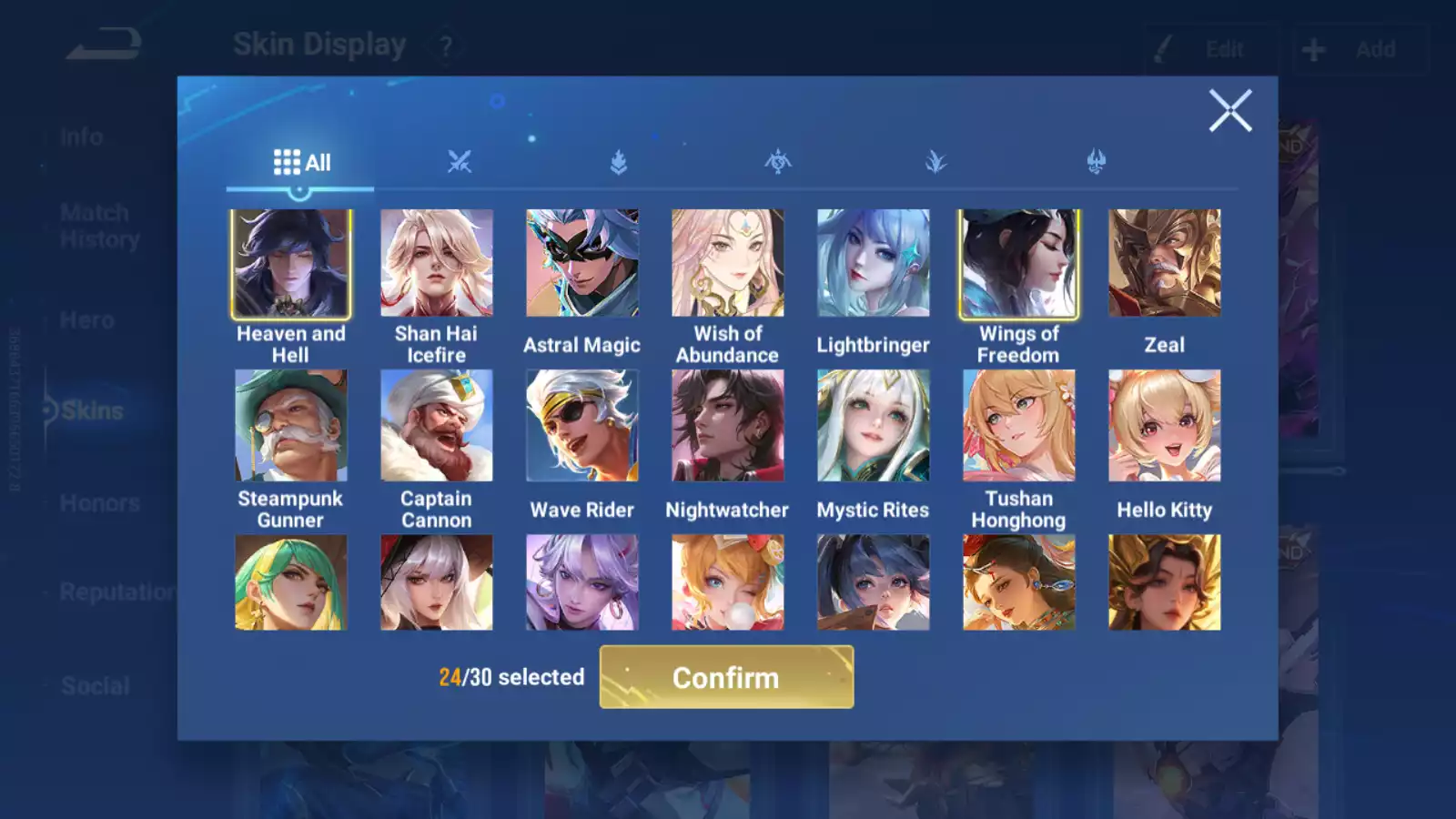Select the Hello Kitty skin thumbnail
Viewport: 1456px width, 819px height.
tap(1164, 425)
